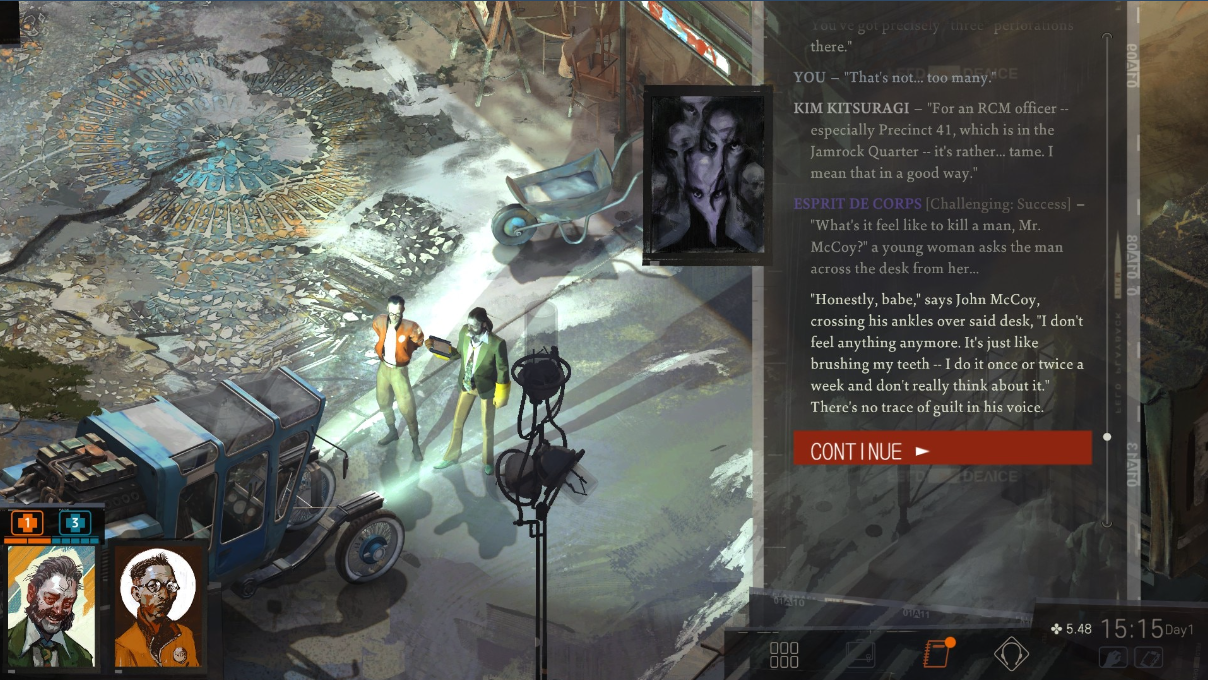Open the orange journal notebook
The image size is (1208, 680).
click(x=935, y=655)
